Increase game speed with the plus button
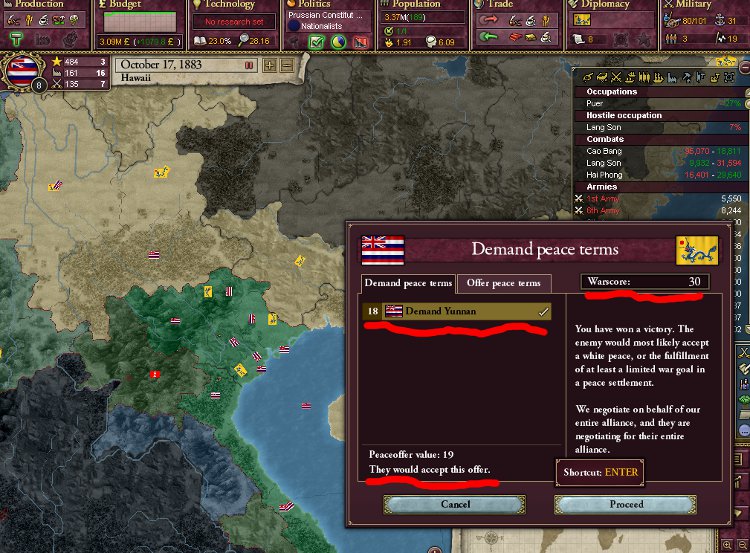This screenshot has width=750, height=553. click(269, 65)
